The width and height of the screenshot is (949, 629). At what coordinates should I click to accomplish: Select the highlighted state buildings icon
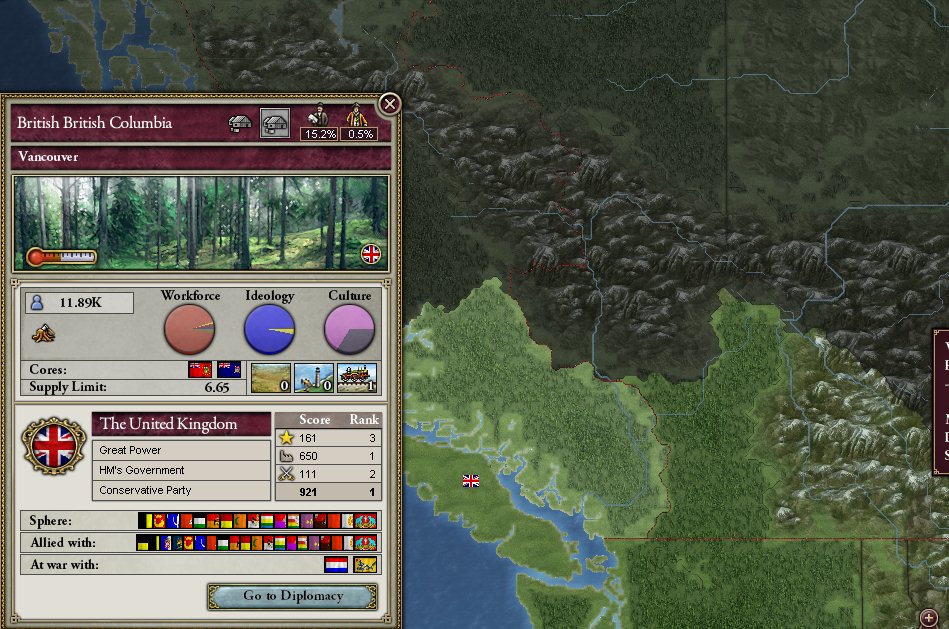(275, 123)
